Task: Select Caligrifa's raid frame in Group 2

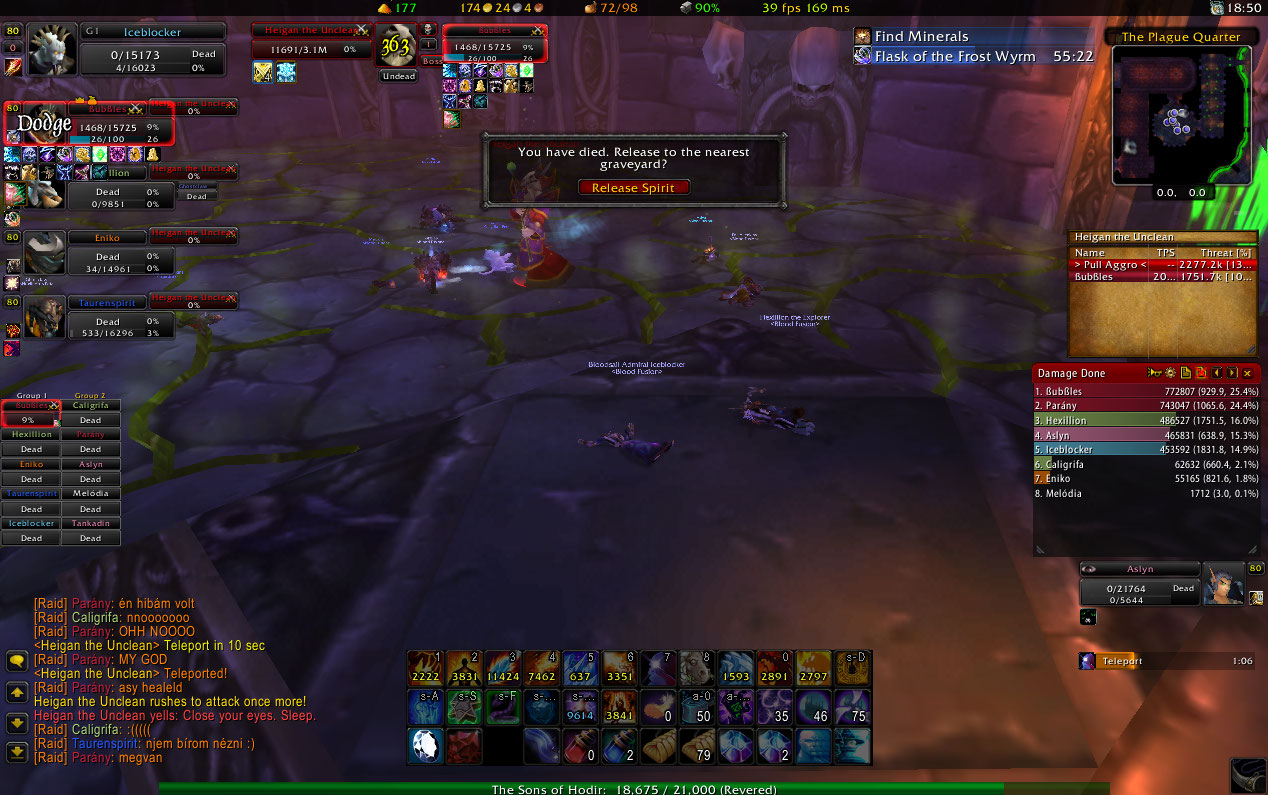Action: (x=91, y=406)
